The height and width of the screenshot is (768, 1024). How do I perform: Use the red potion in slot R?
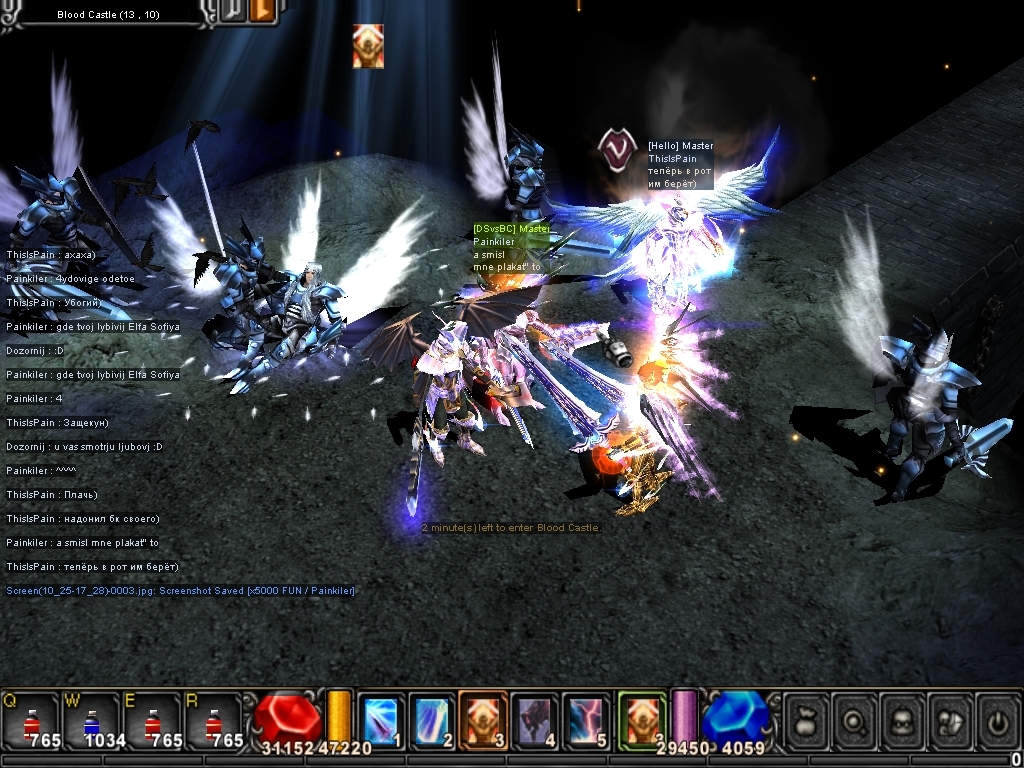215,721
